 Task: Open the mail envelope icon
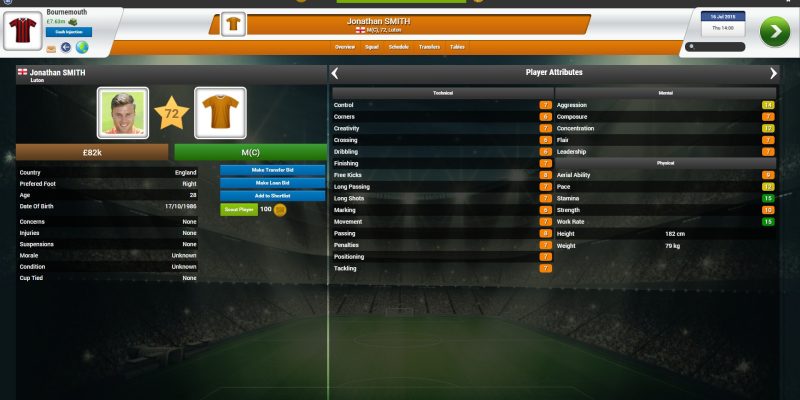click(51, 47)
